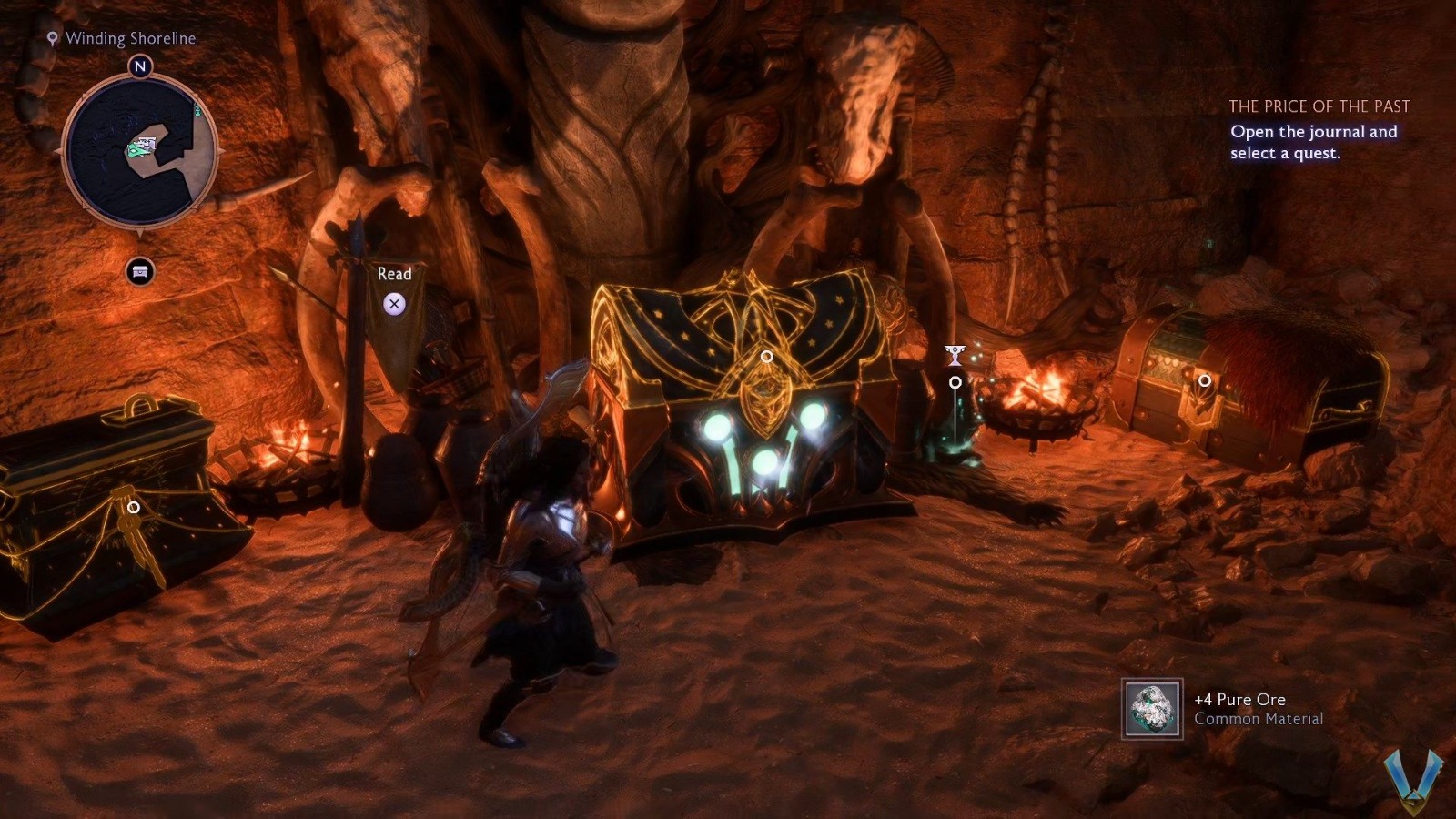This screenshot has height=819, width=1456.
Task: Click the location pin beside Winding Shoreline
Action: [x=52, y=39]
